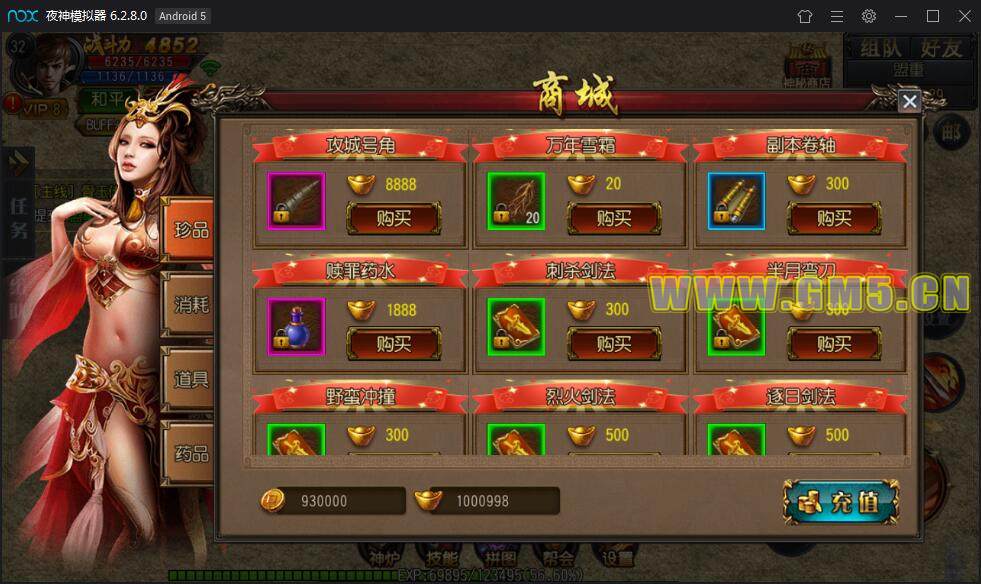Close the 商城 shop window
The width and height of the screenshot is (981, 584).
pos(909,102)
